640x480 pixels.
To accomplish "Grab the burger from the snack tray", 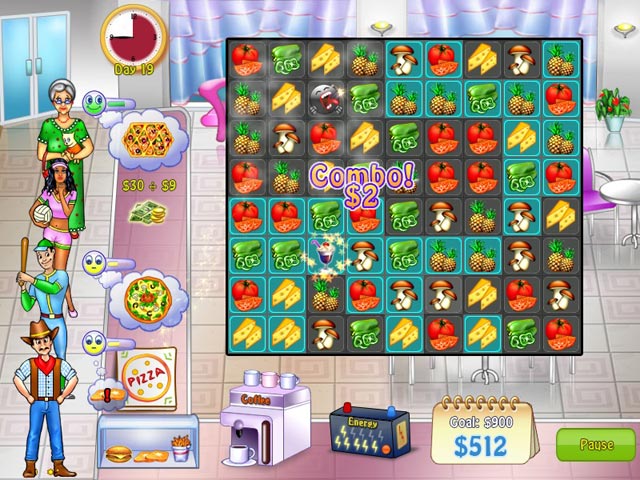I will (x=120, y=453).
